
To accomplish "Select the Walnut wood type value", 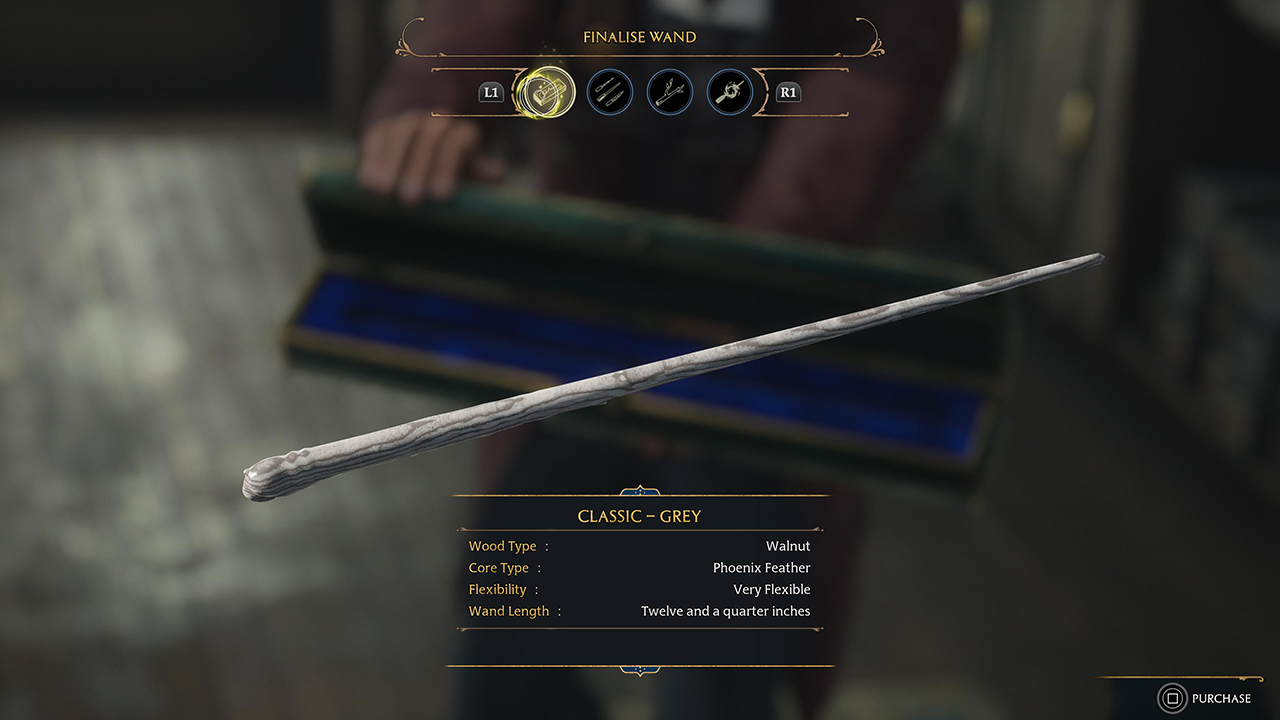I will tap(788, 546).
